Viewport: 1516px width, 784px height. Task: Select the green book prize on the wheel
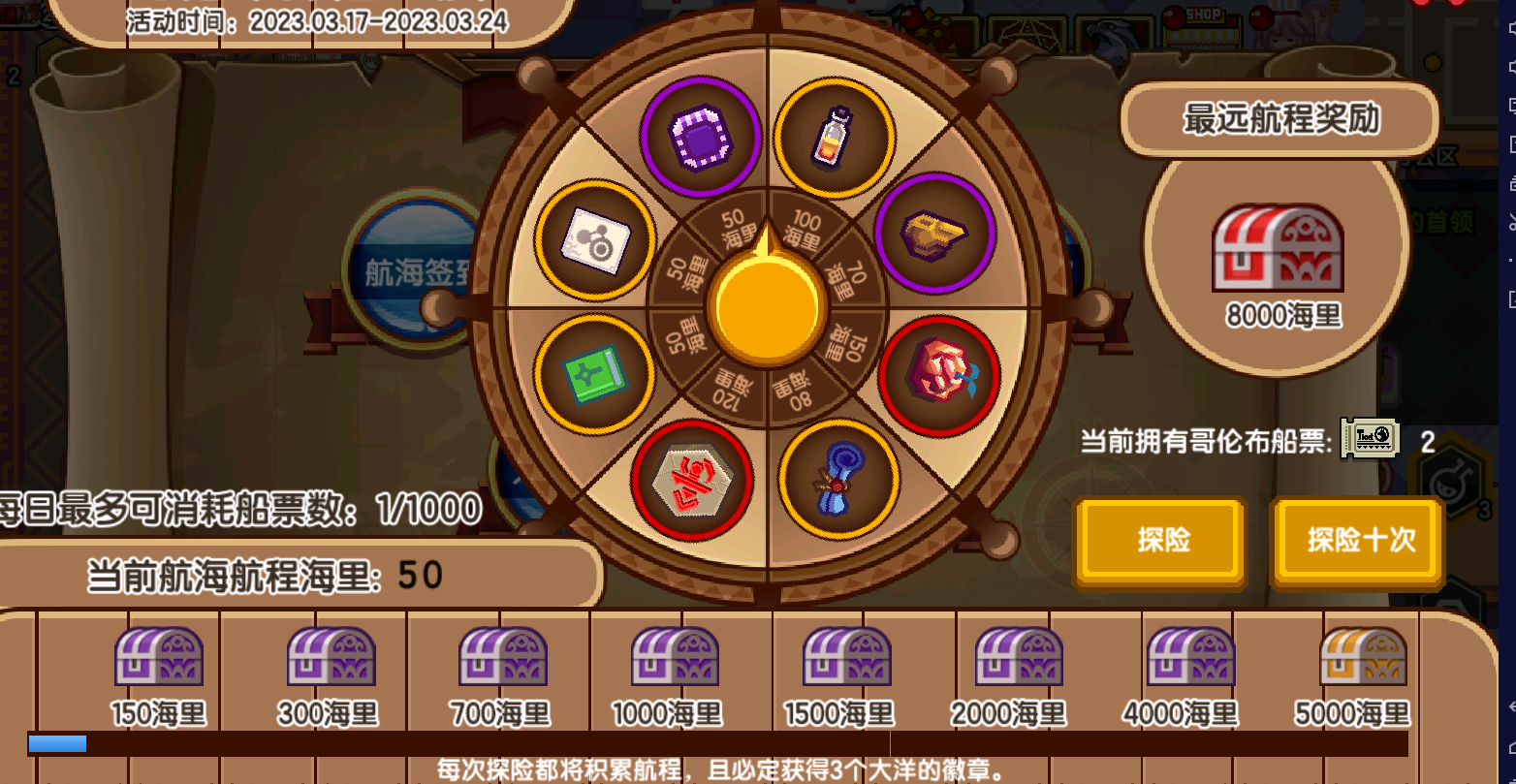[593, 374]
